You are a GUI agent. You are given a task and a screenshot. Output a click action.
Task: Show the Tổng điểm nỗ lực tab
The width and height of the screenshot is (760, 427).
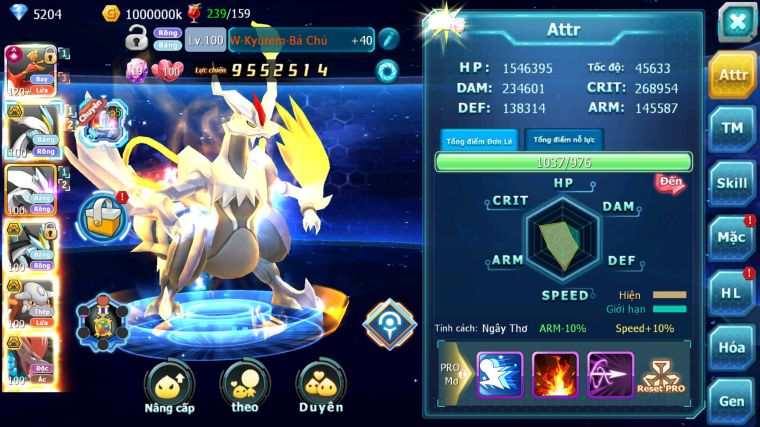[563, 140]
